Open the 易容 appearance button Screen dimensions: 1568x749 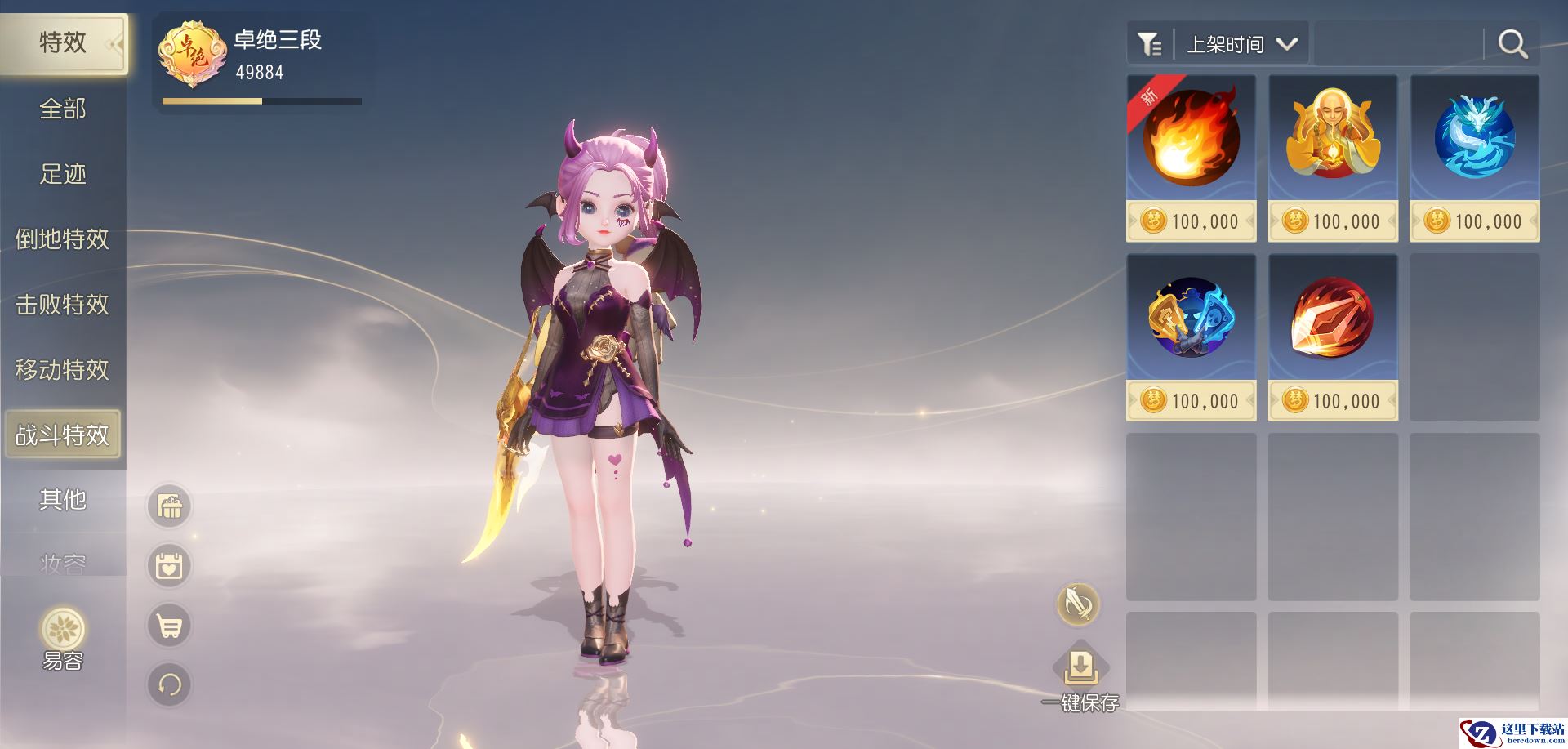click(63, 638)
